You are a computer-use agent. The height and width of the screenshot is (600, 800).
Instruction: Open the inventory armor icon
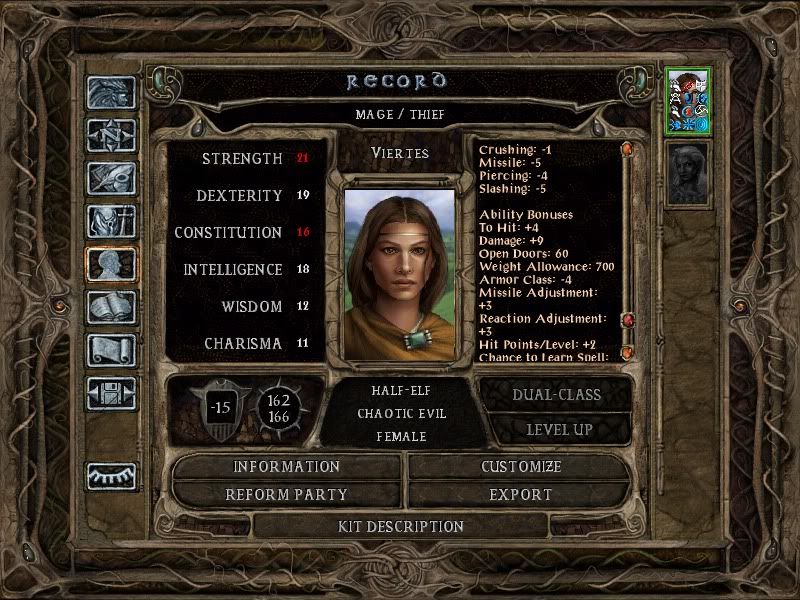pos(111,220)
